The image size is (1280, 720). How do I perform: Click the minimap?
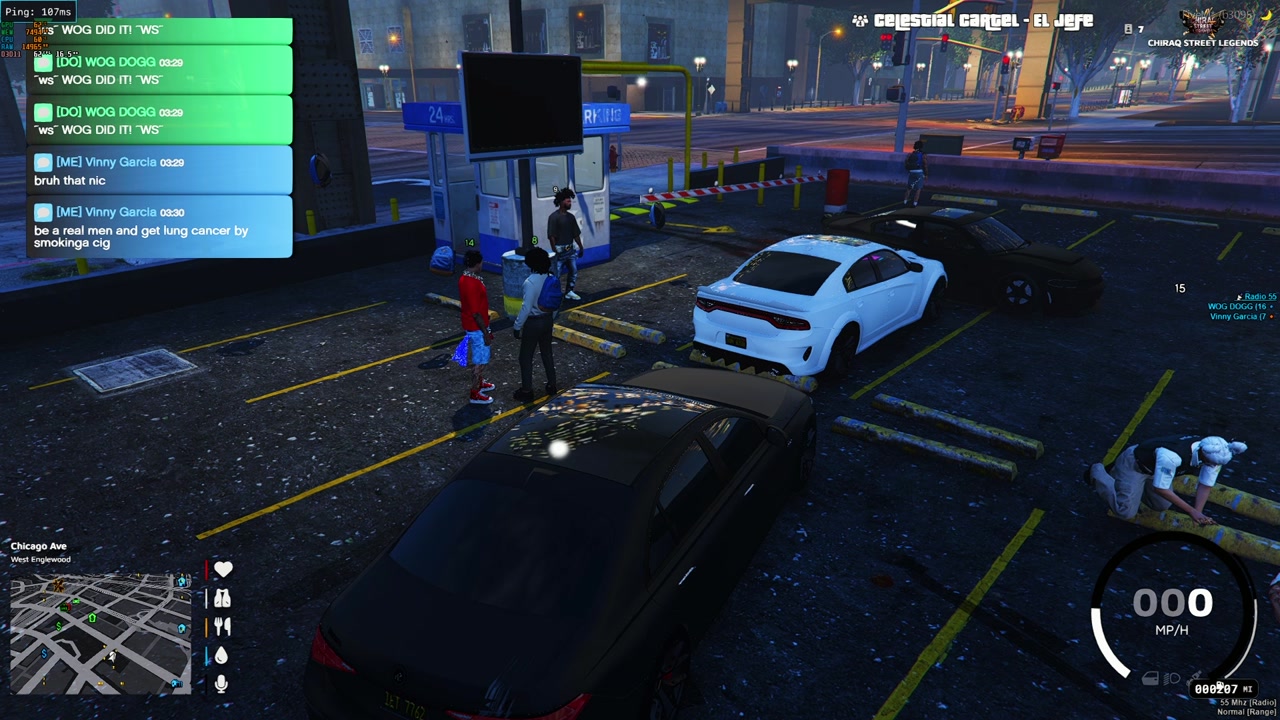(100, 631)
